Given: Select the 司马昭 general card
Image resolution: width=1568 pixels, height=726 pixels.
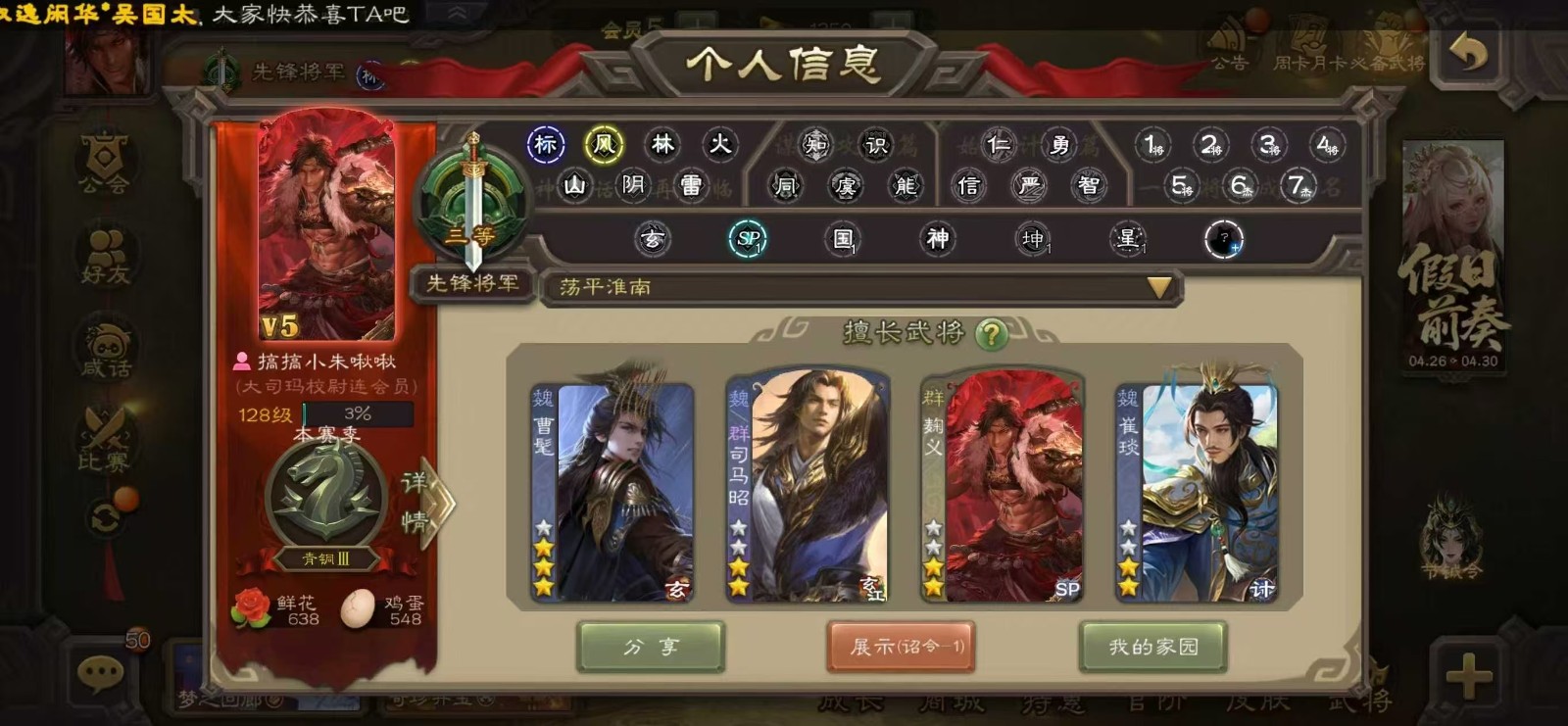Looking at the screenshot, I should (807, 488).
